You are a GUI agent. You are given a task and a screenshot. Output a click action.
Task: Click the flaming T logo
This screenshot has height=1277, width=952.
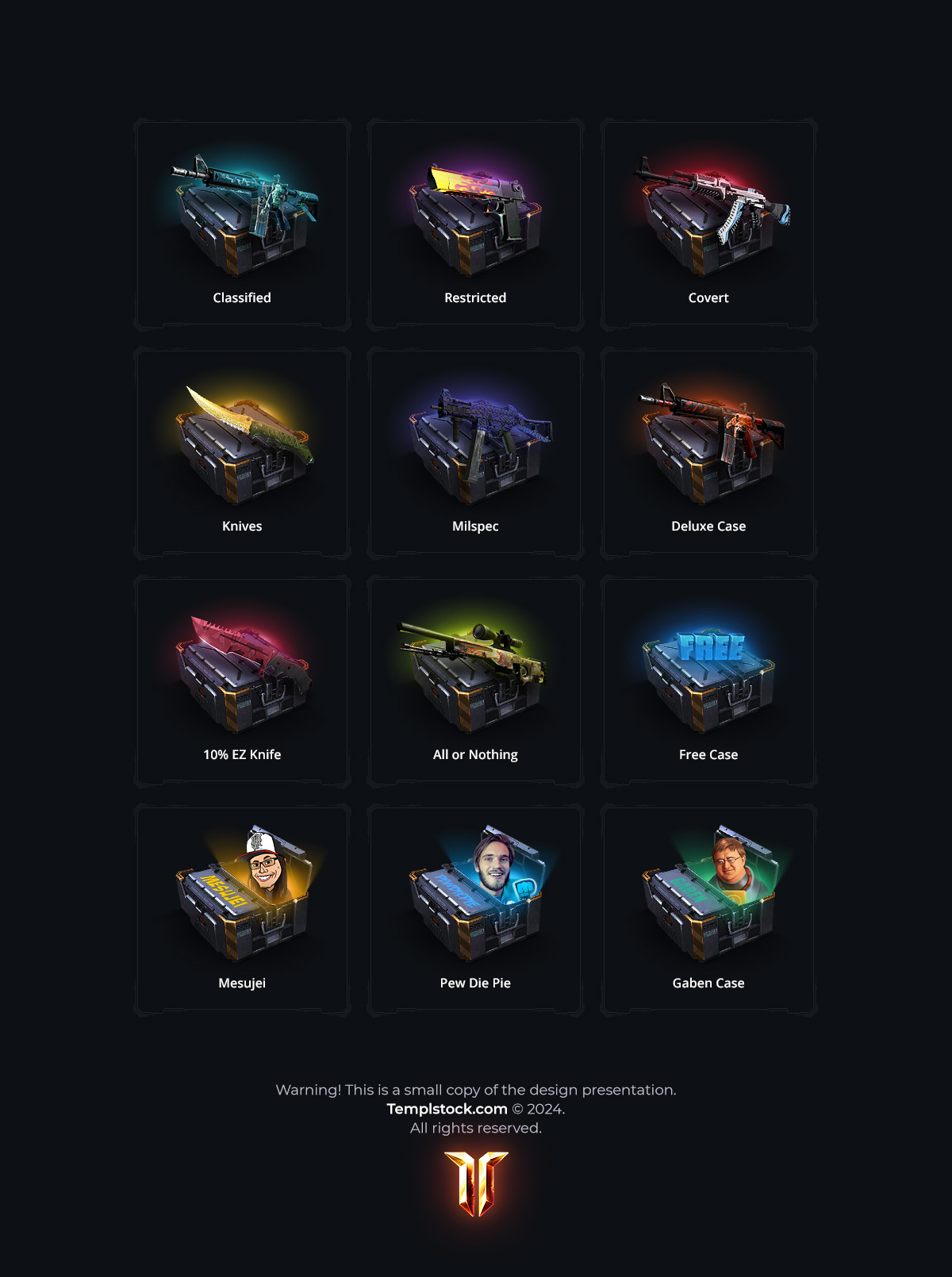click(x=476, y=1183)
